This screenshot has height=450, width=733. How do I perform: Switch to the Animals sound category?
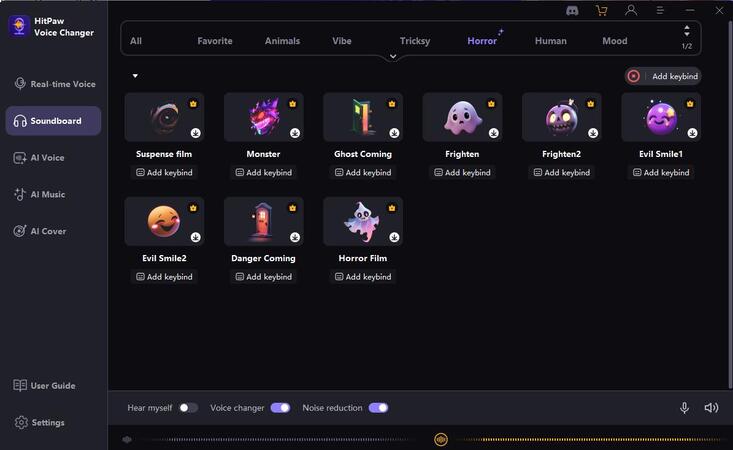[x=282, y=41]
